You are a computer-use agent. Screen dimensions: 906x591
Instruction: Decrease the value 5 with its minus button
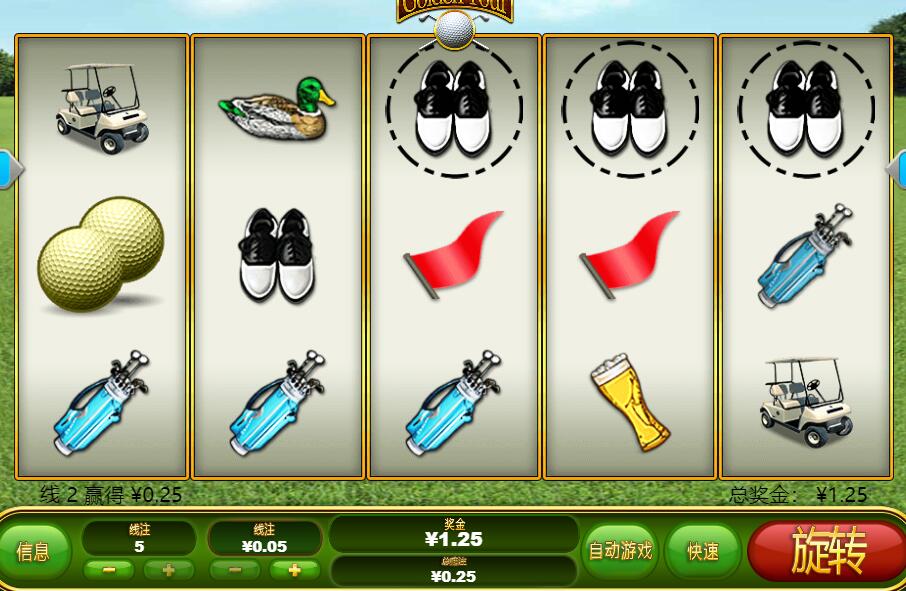click(109, 570)
